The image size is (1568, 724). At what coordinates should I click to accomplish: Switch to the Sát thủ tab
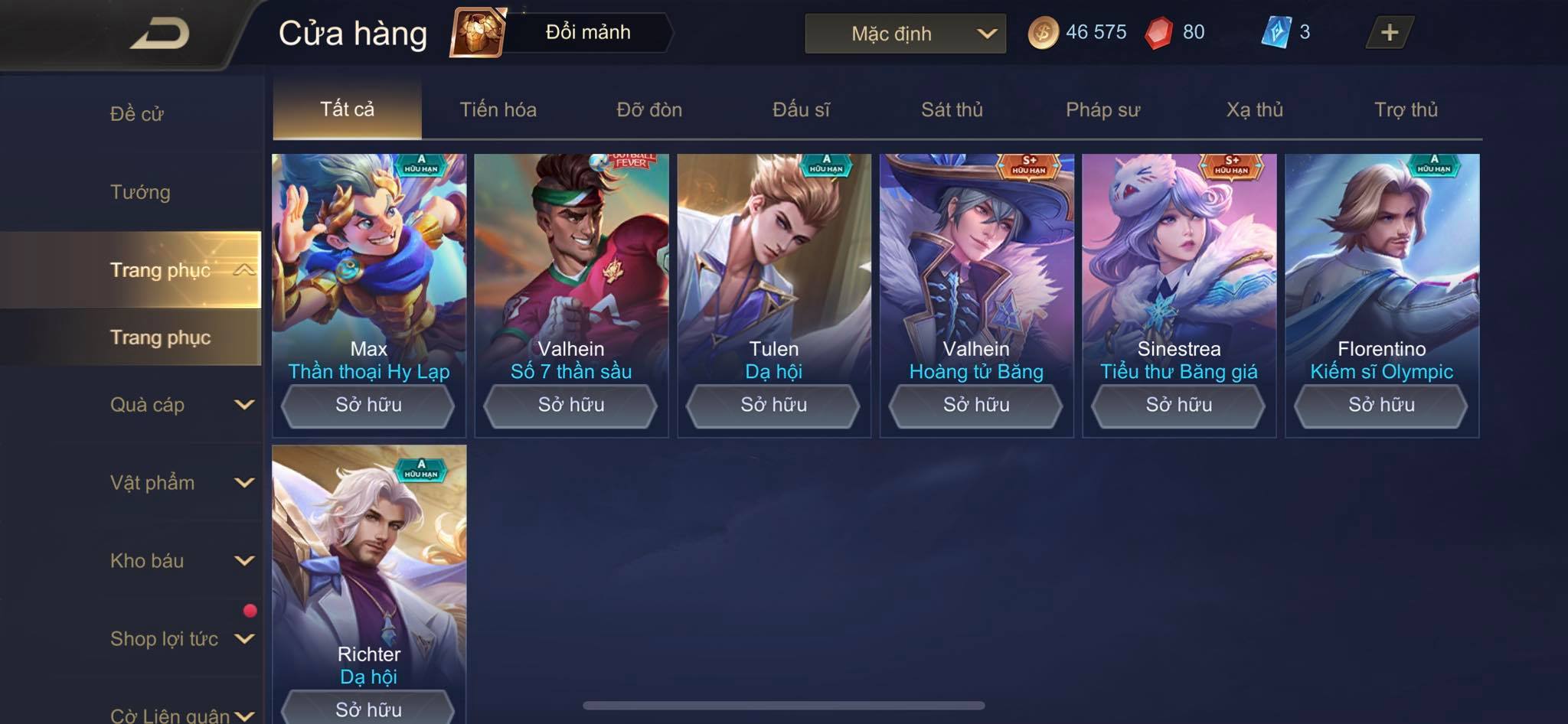pos(952,109)
